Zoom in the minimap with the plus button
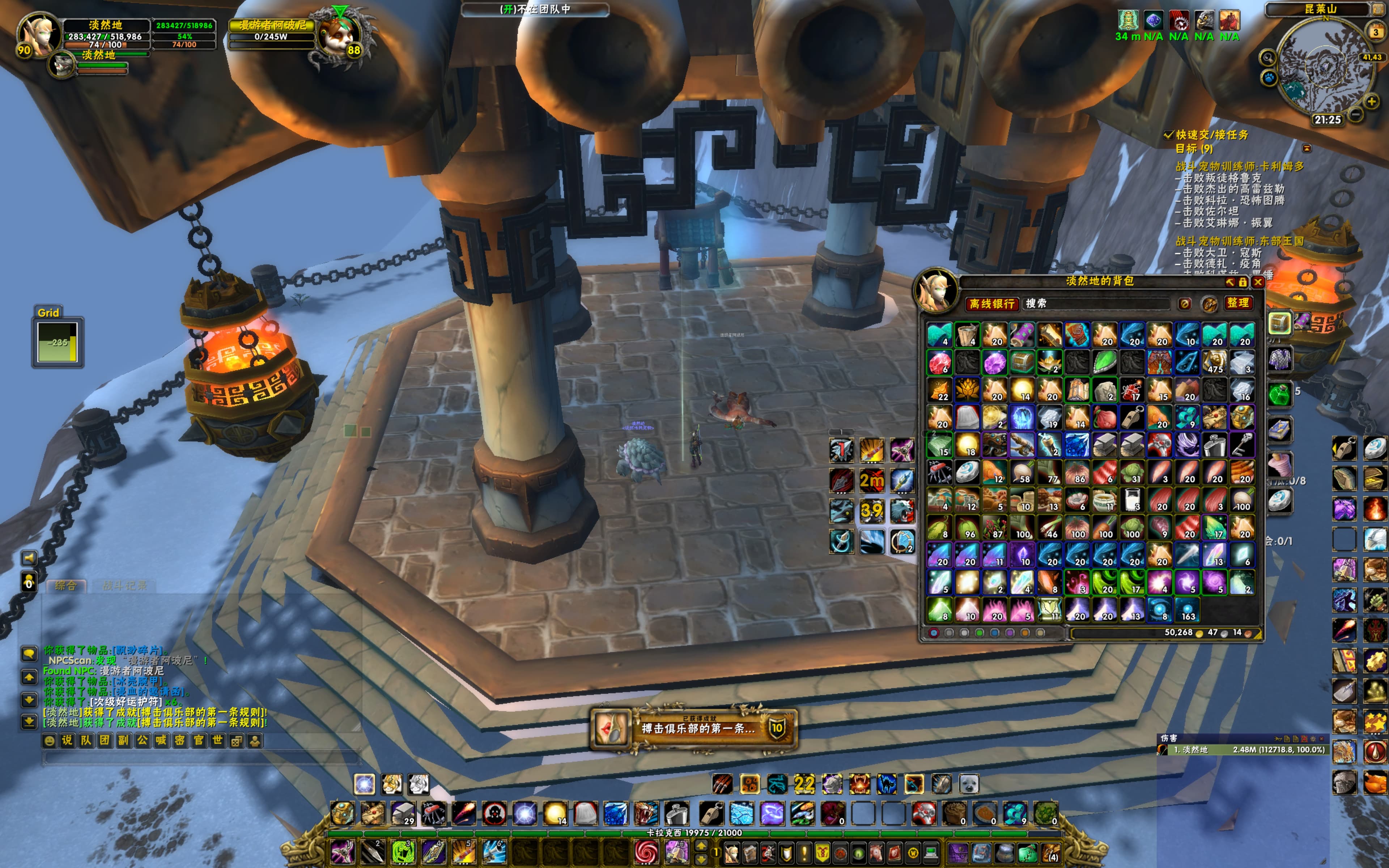The height and width of the screenshot is (868, 1389). coord(1371,102)
